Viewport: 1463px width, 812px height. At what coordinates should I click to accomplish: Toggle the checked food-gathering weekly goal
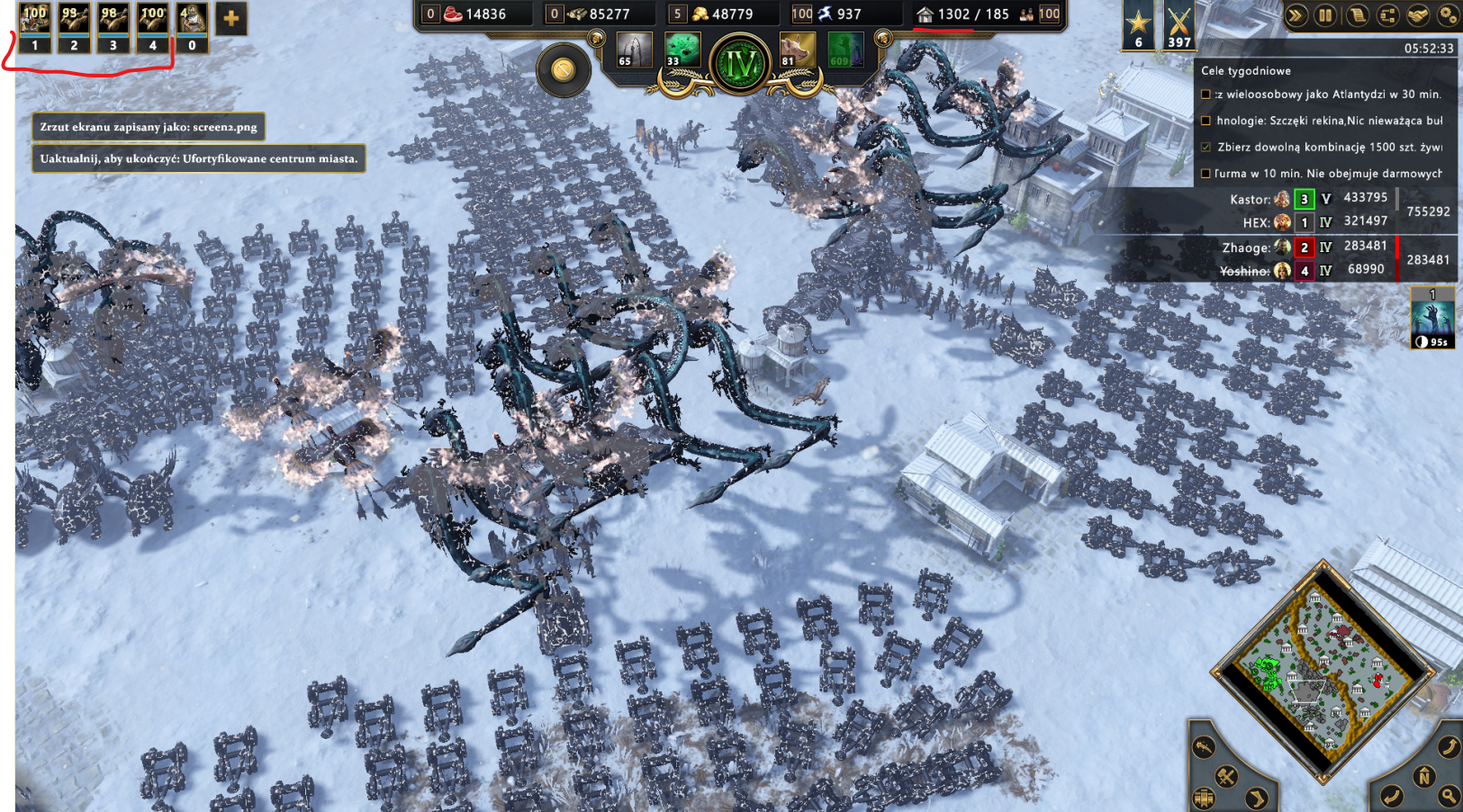coord(1206,147)
